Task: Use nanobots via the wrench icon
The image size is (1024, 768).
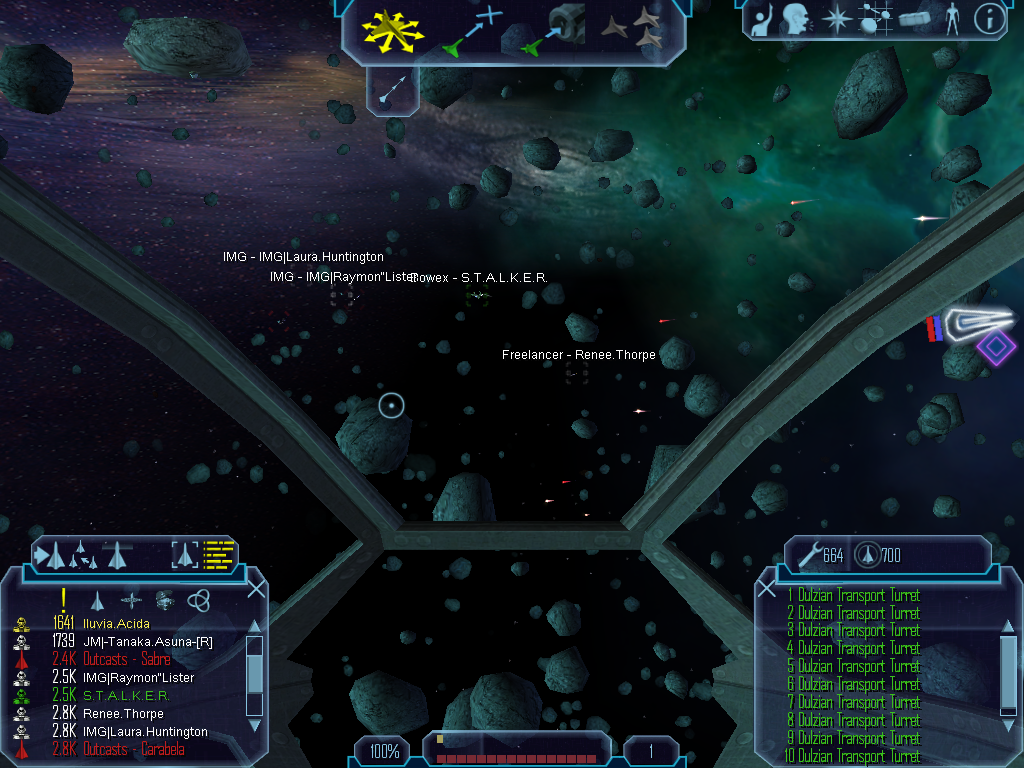Action: point(808,553)
